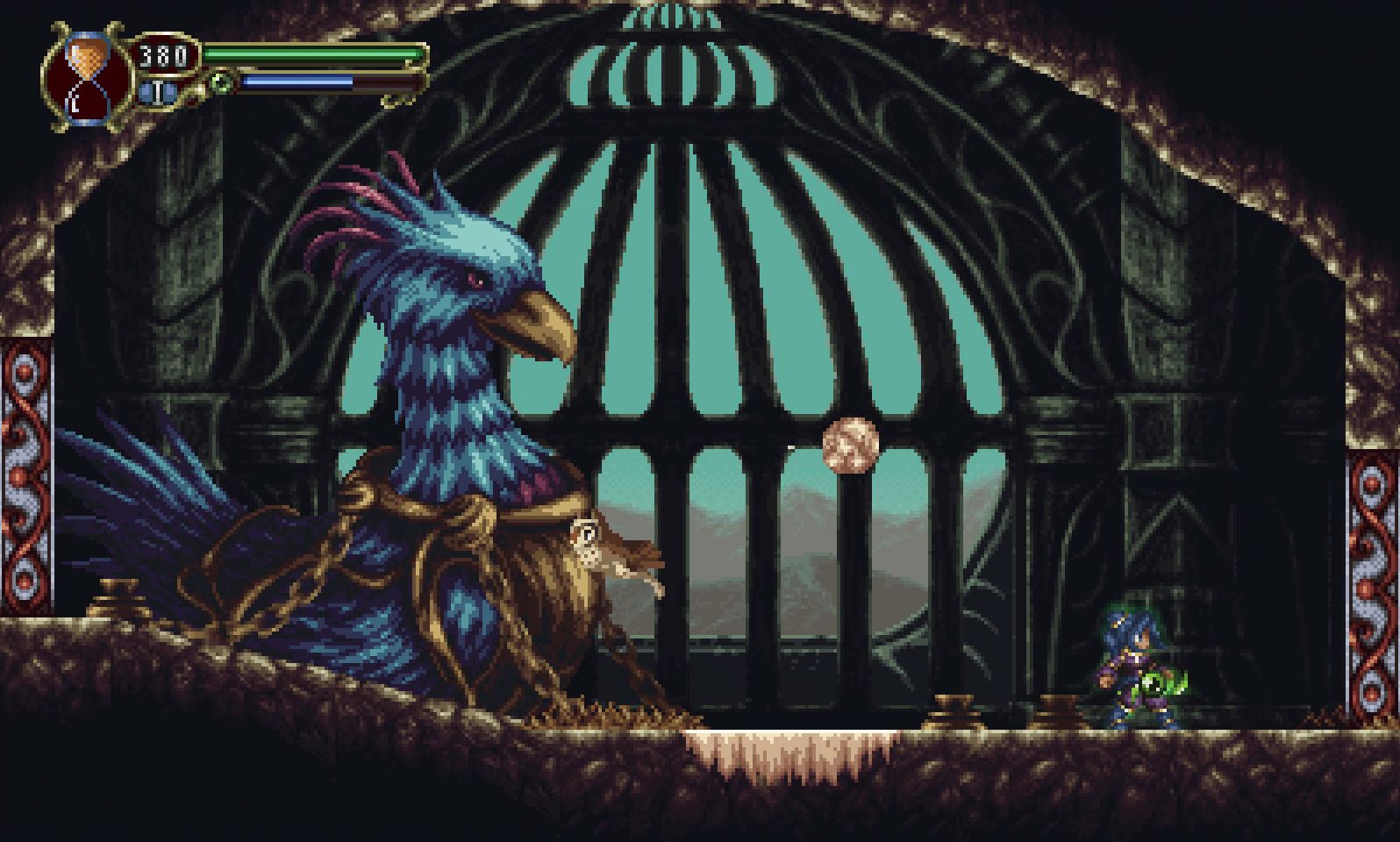Click the blue 'I' sand-use counter icon
This screenshot has height=842, width=1400.
pyautogui.click(x=156, y=93)
